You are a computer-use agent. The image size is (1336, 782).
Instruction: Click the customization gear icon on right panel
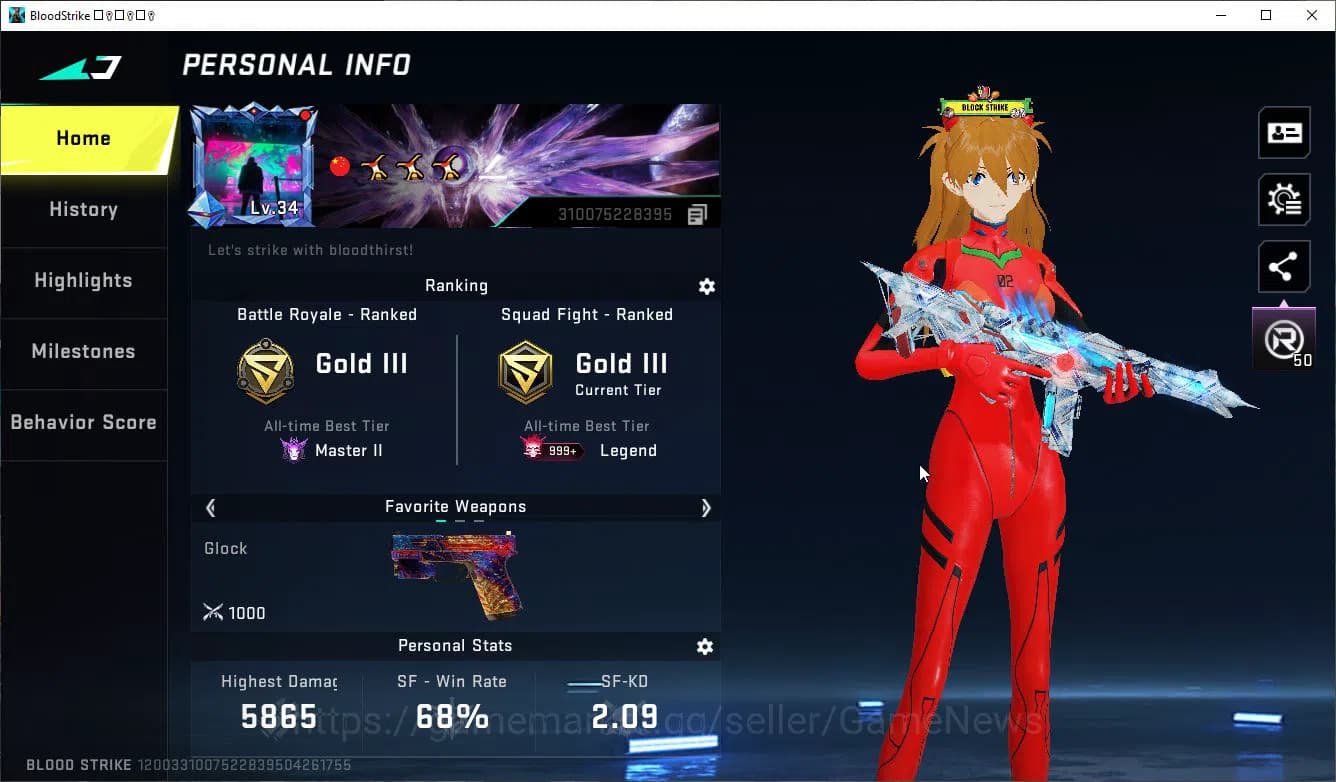pos(1284,199)
